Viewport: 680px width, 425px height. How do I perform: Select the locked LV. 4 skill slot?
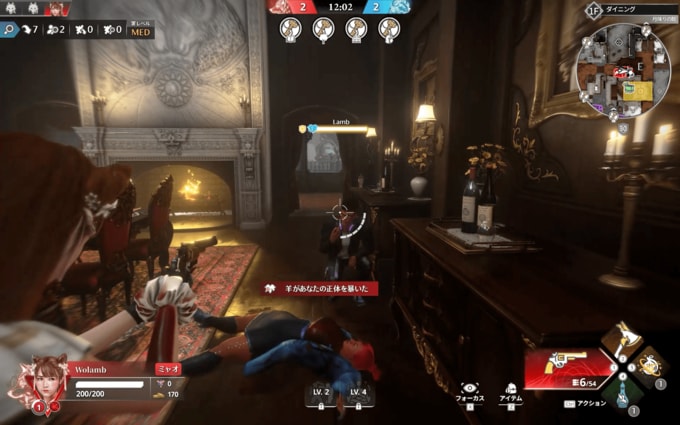(358, 396)
